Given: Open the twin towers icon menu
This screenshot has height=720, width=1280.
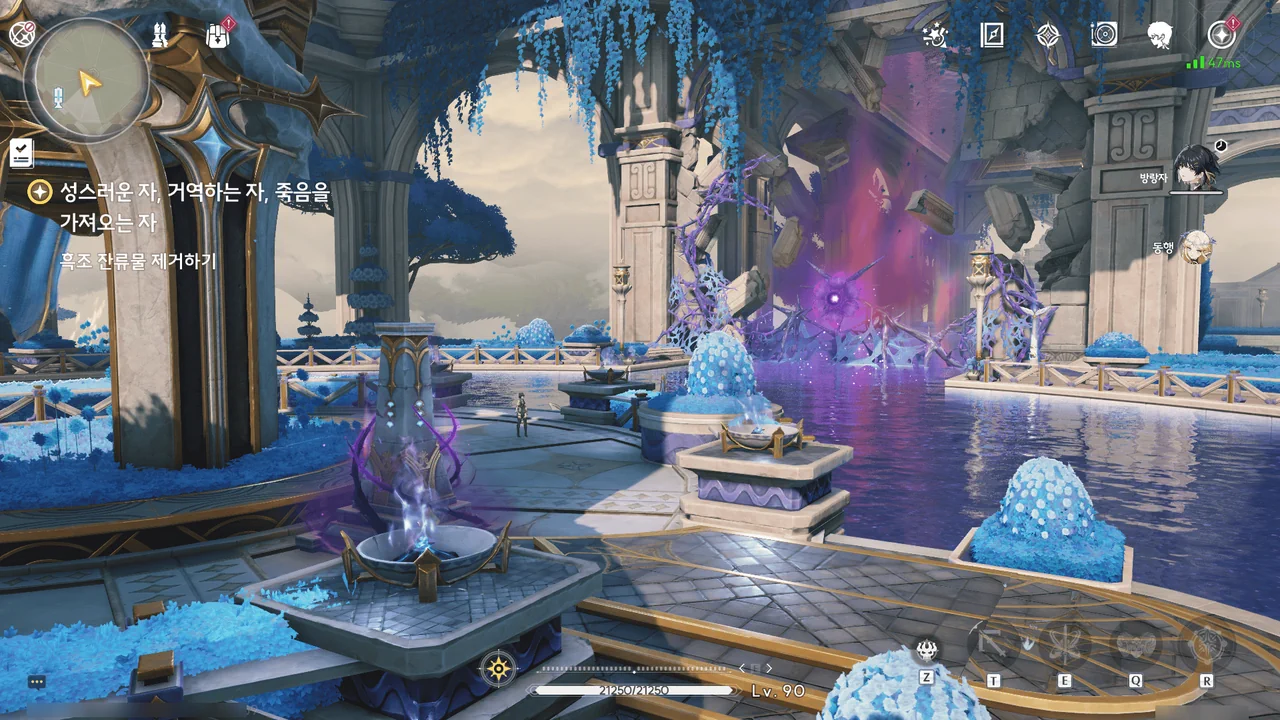Looking at the screenshot, I should [159, 35].
